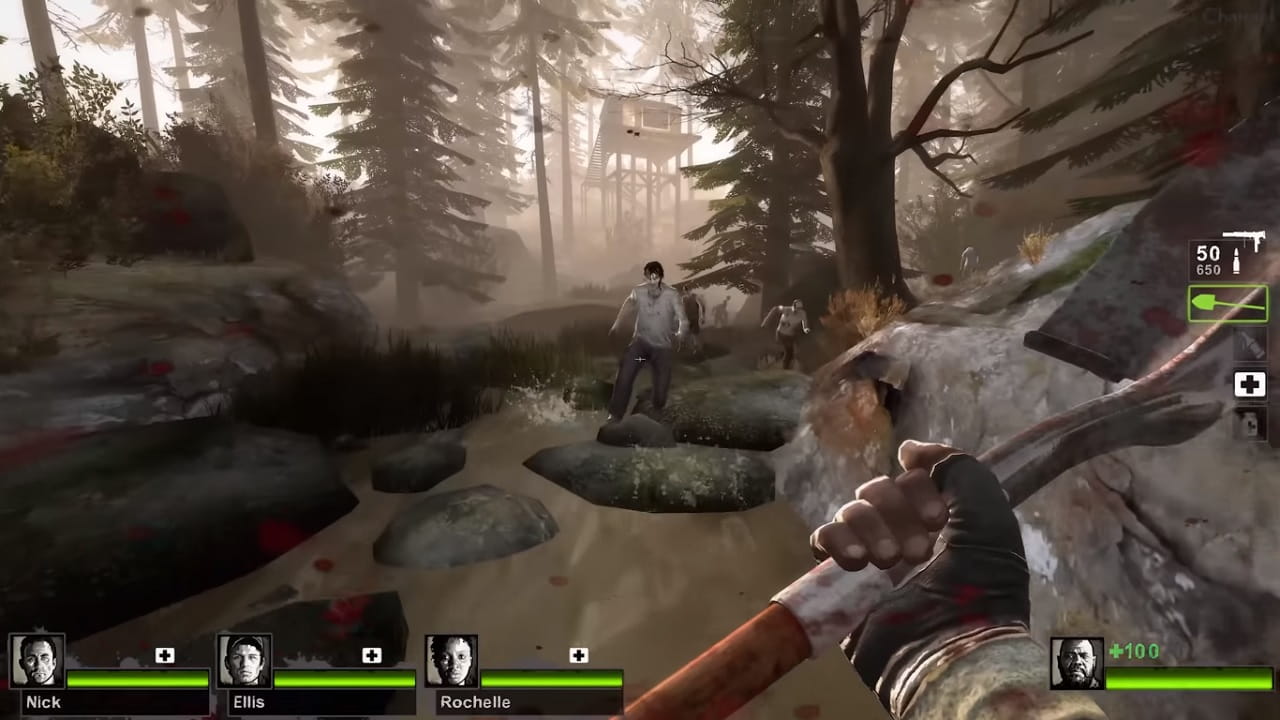Screen dimensions: 1280x720
Task: Select Ellis's character portrait
Action: click(x=243, y=662)
